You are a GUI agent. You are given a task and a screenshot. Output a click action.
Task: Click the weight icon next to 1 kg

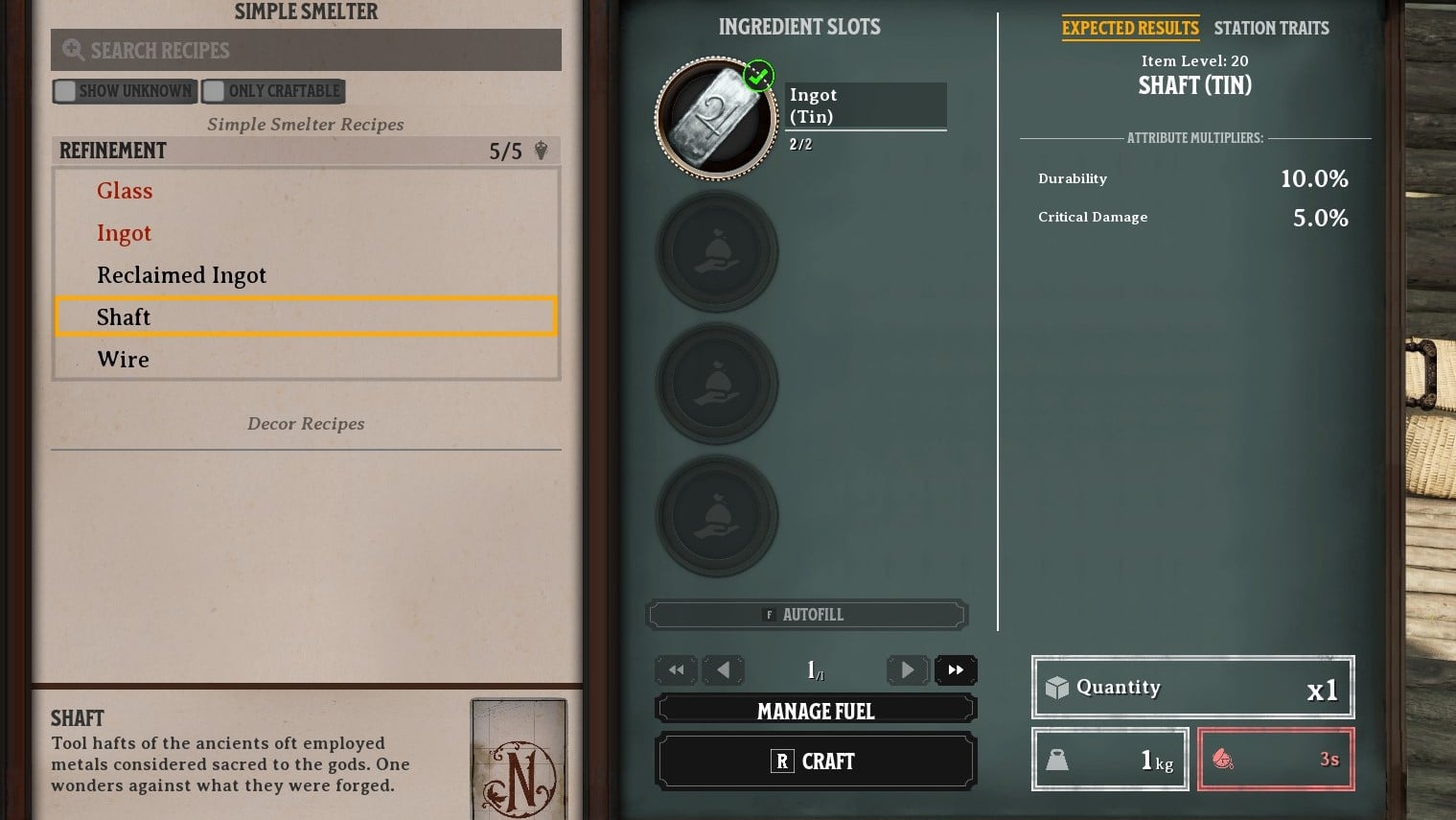(1057, 759)
